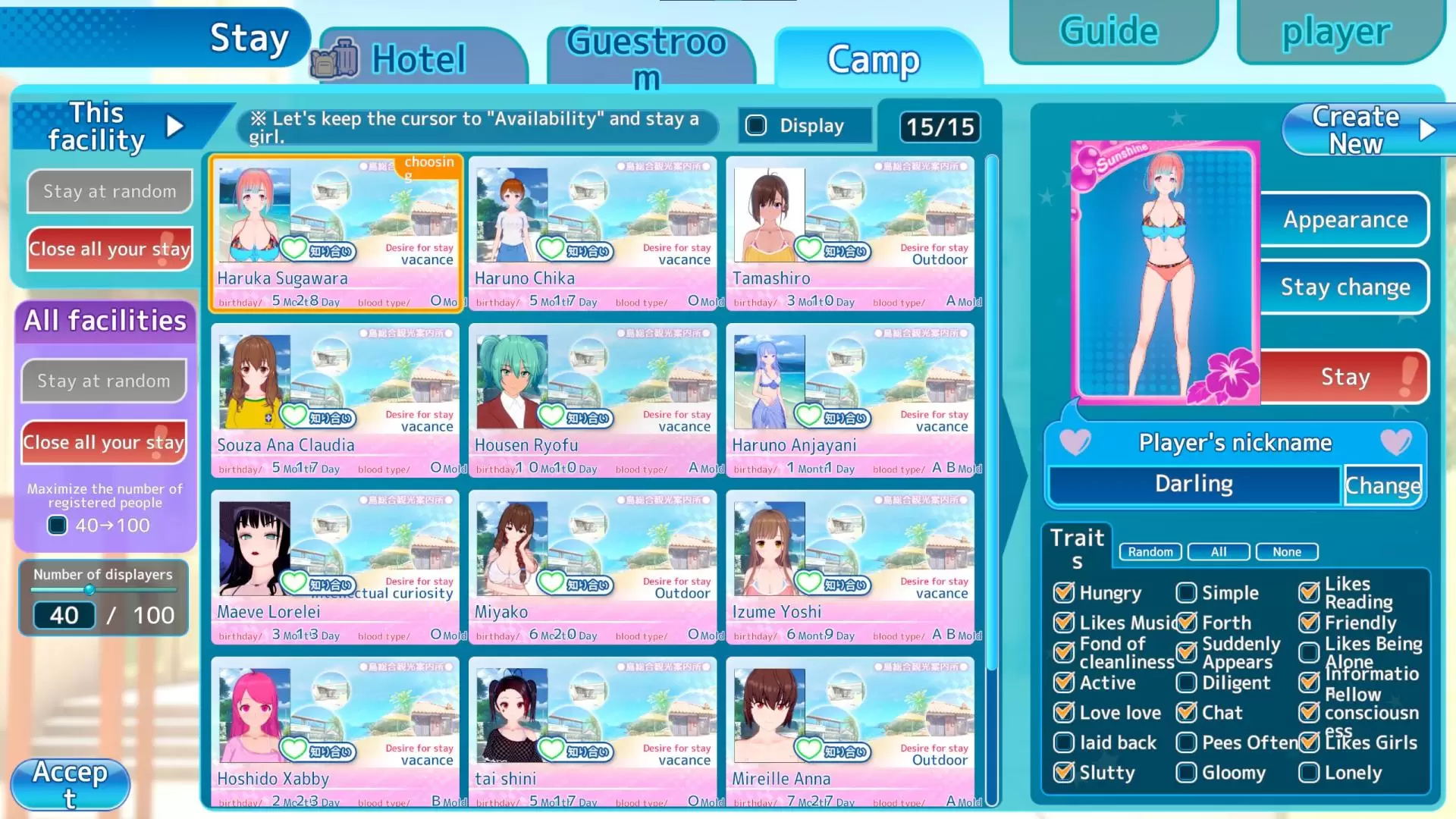Open the player menu
This screenshot has width=1456, height=819.
(1336, 32)
